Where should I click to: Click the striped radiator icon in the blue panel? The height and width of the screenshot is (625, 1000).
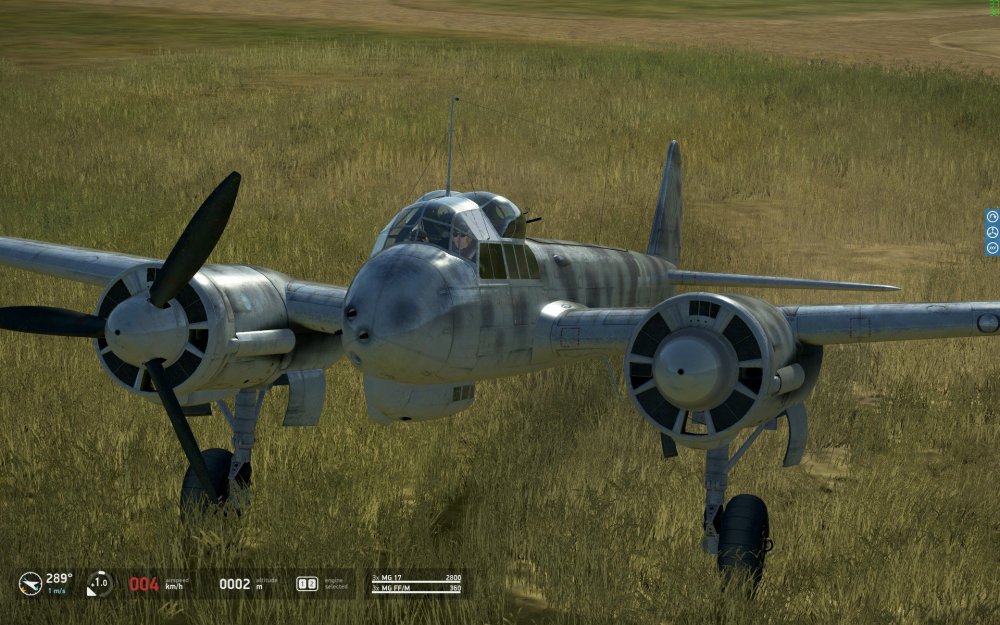tap(992, 247)
